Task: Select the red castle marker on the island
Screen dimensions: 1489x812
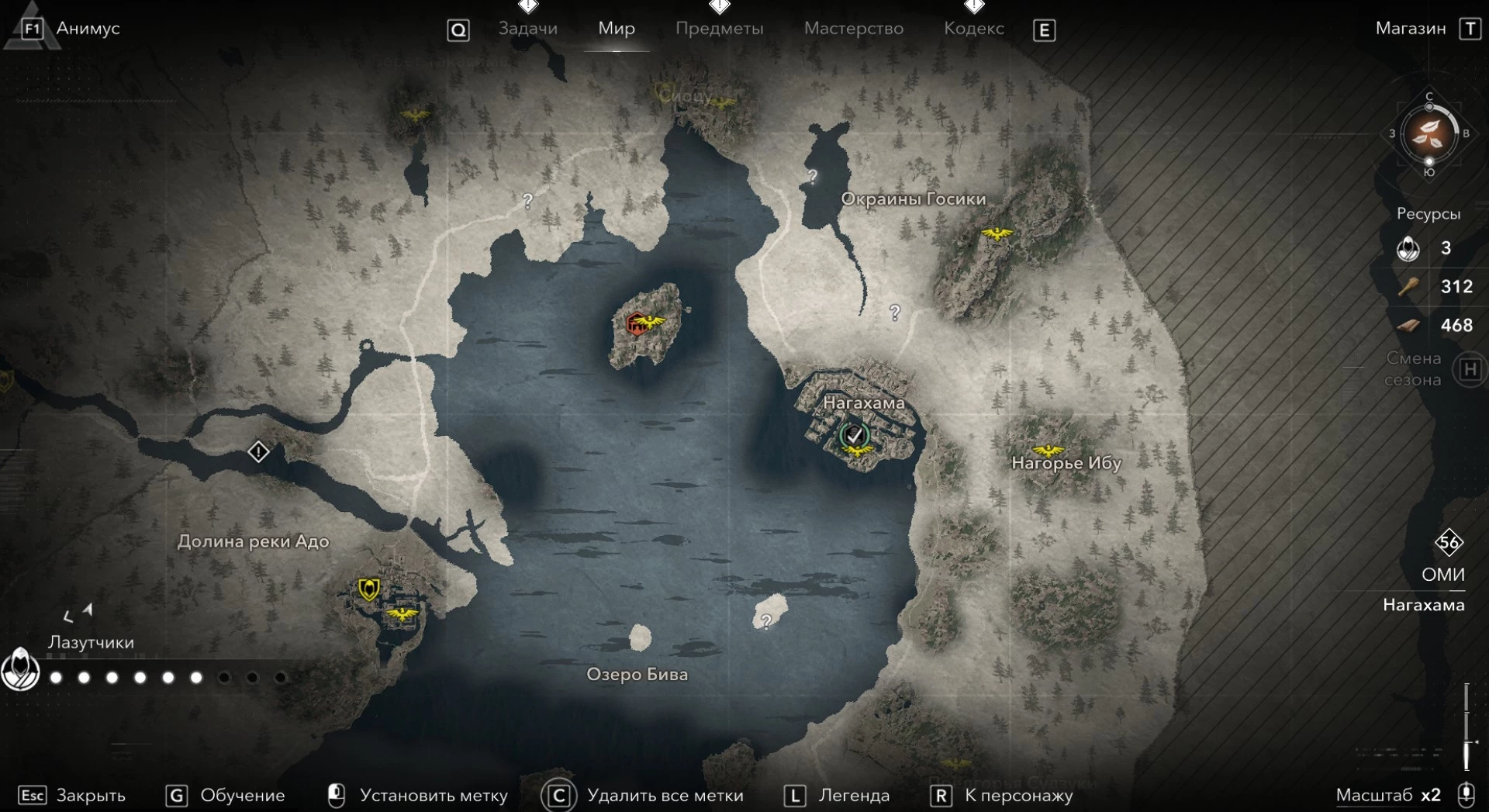Action: 637,322
